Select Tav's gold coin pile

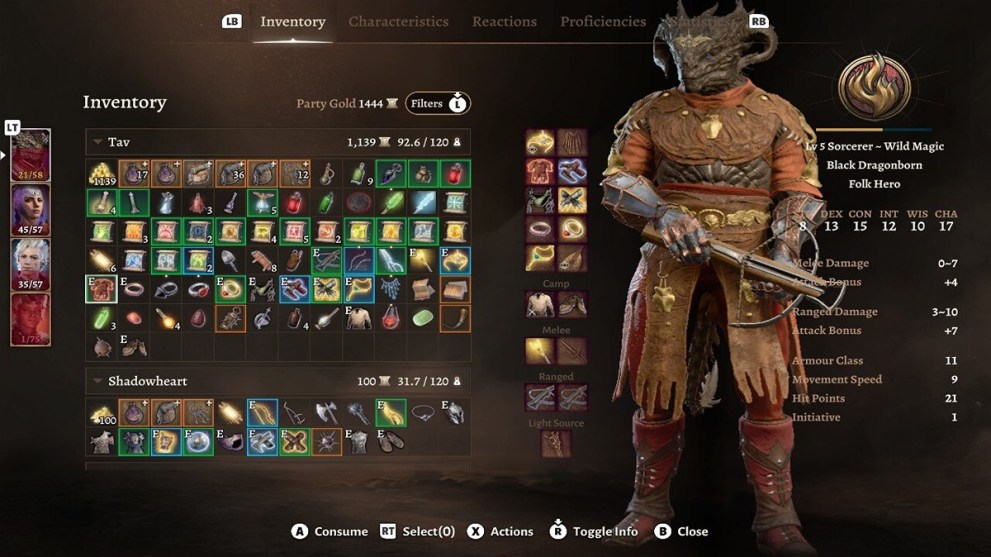pyautogui.click(x=101, y=174)
